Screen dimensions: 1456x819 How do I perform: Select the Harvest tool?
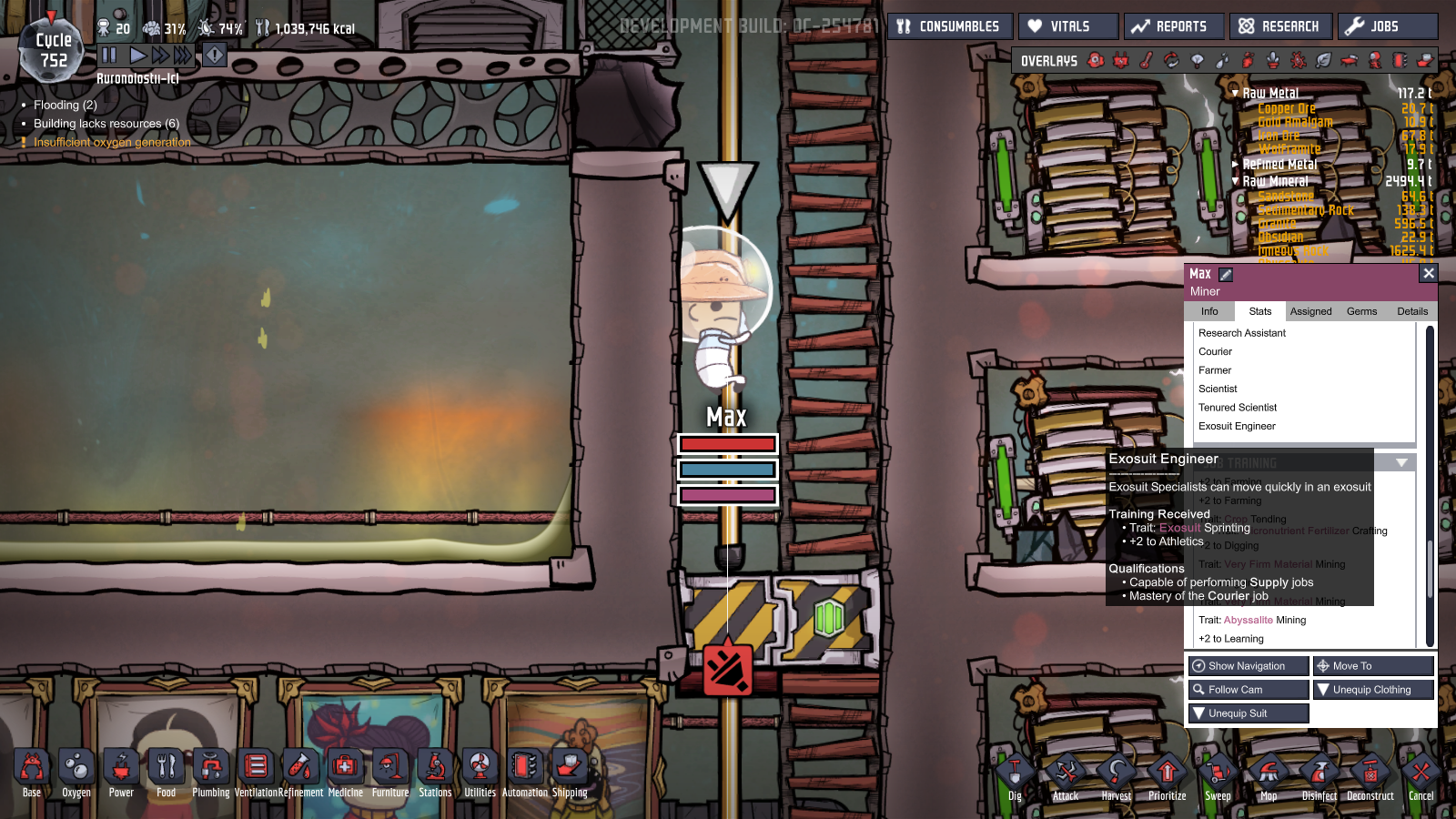tap(1117, 772)
